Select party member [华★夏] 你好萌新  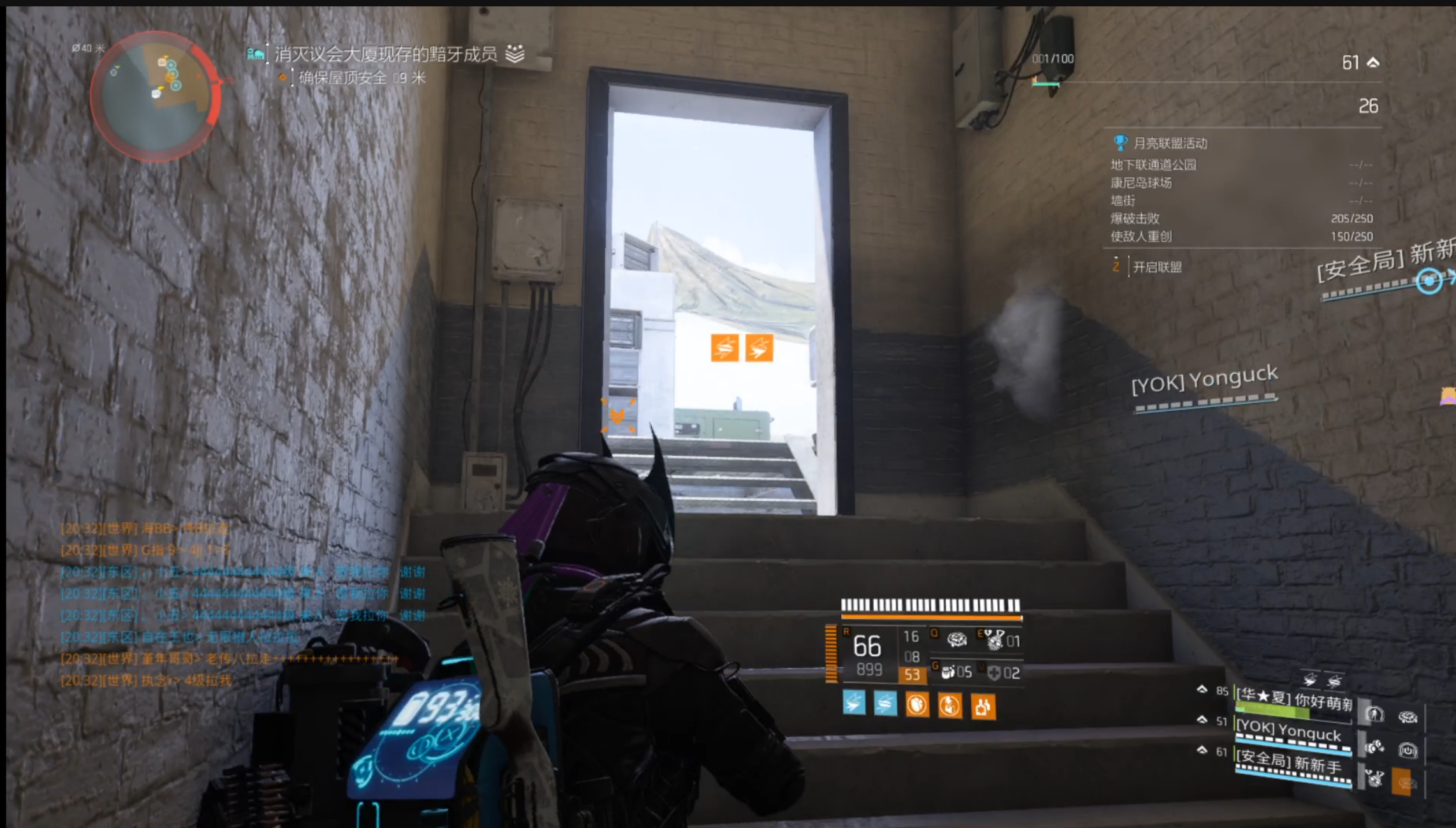pyautogui.click(x=1293, y=700)
